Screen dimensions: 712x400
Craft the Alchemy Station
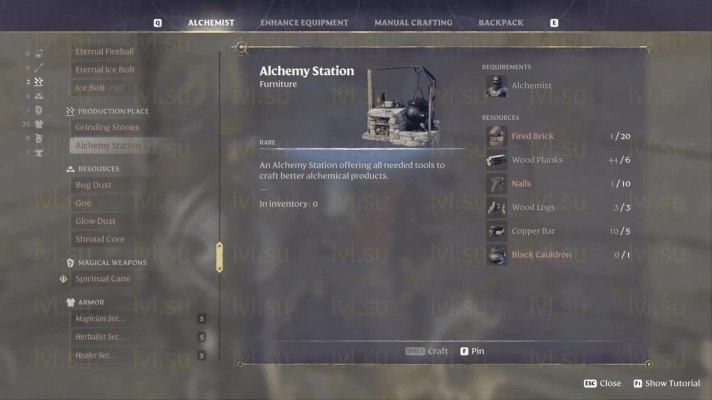428,351
